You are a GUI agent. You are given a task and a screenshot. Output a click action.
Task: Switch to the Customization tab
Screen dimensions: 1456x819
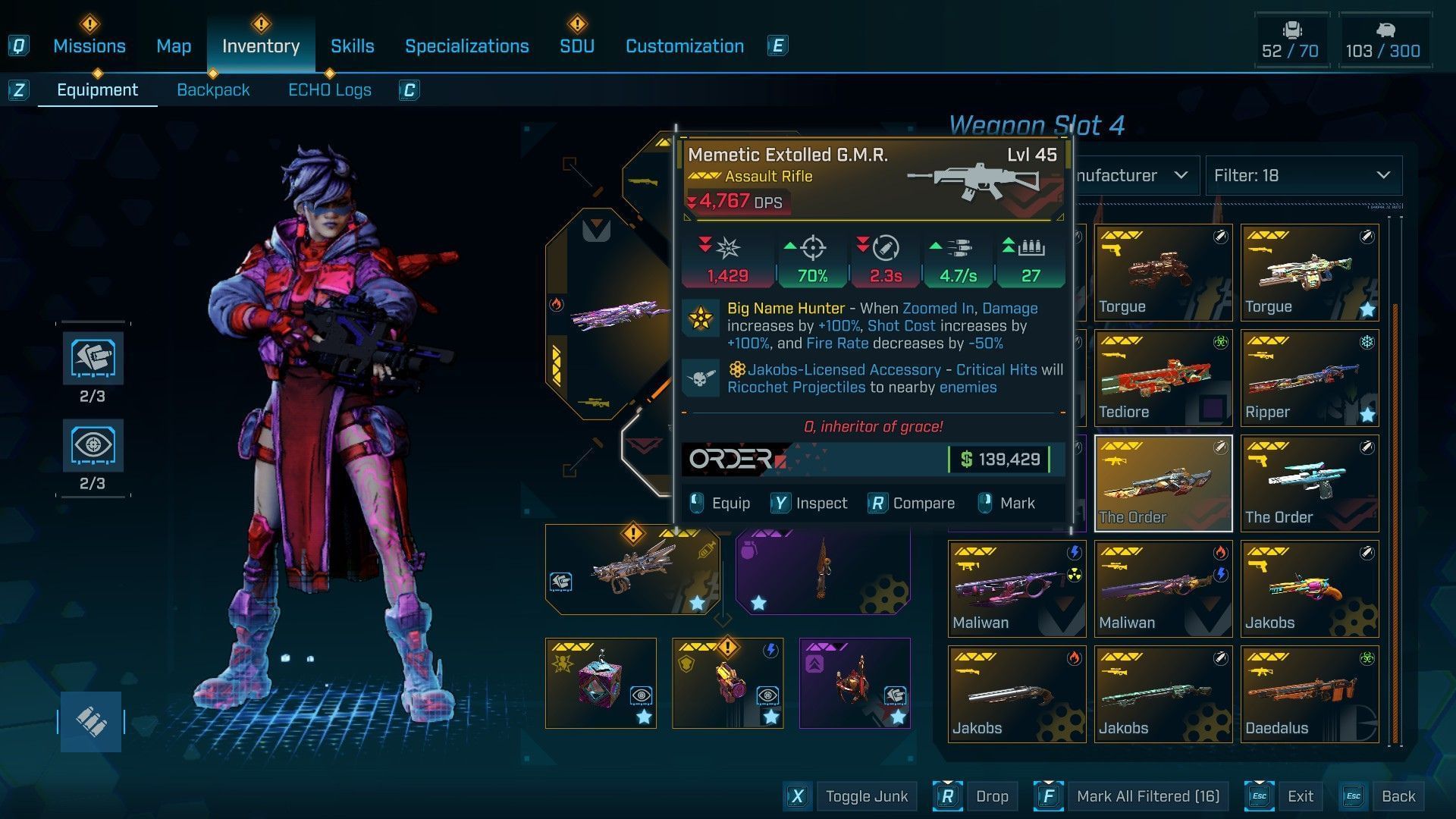(x=684, y=46)
